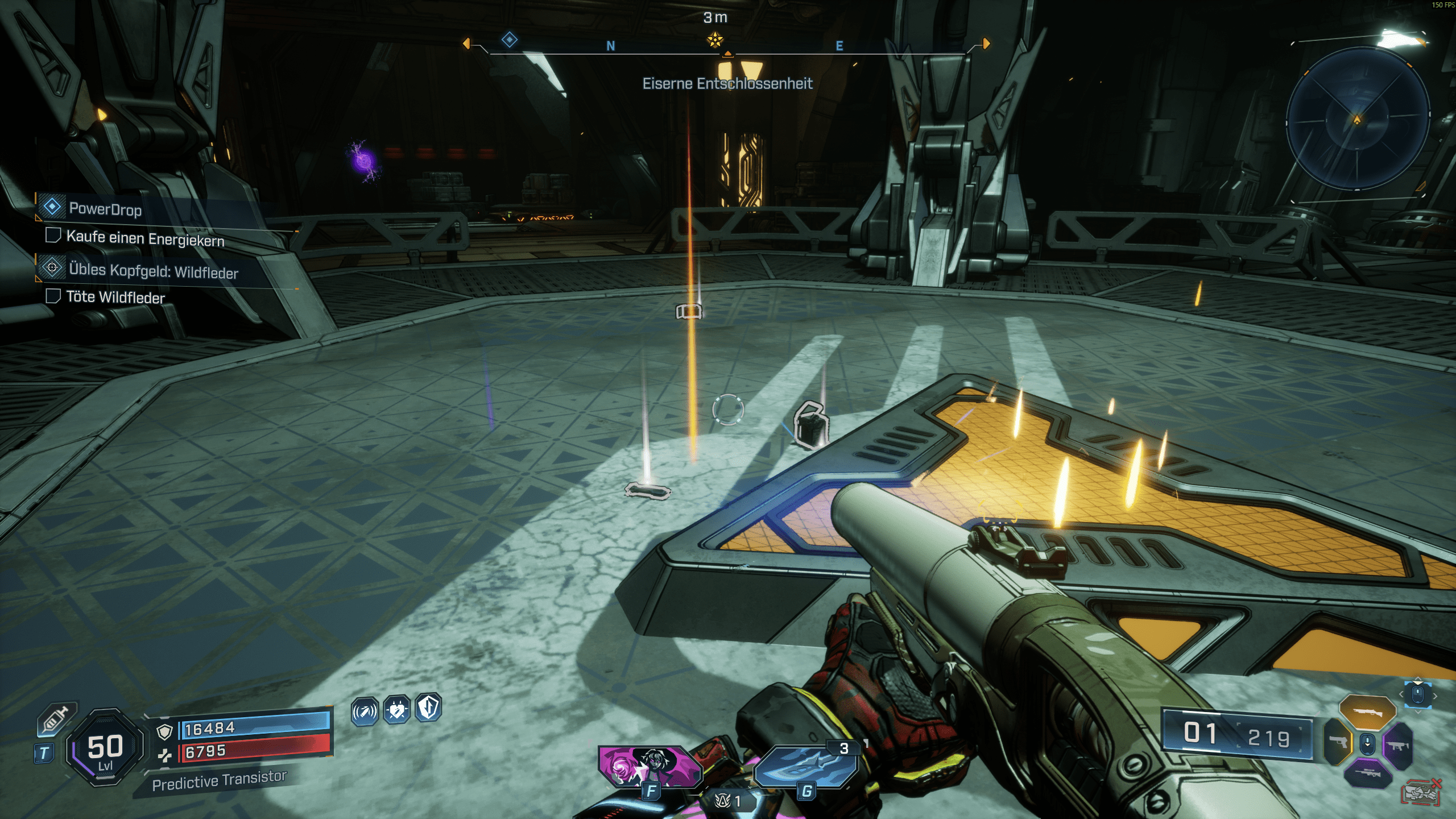Screen dimensions: 1456x819
Task: Use the blue throwing knife ordnance
Action: [806, 766]
